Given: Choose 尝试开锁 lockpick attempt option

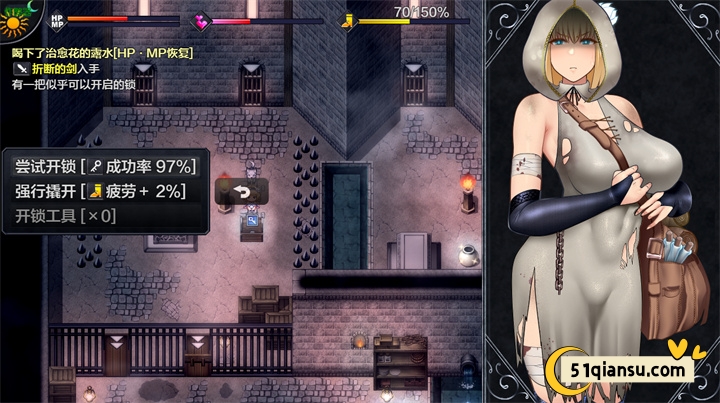Looking at the screenshot, I should tap(105, 166).
